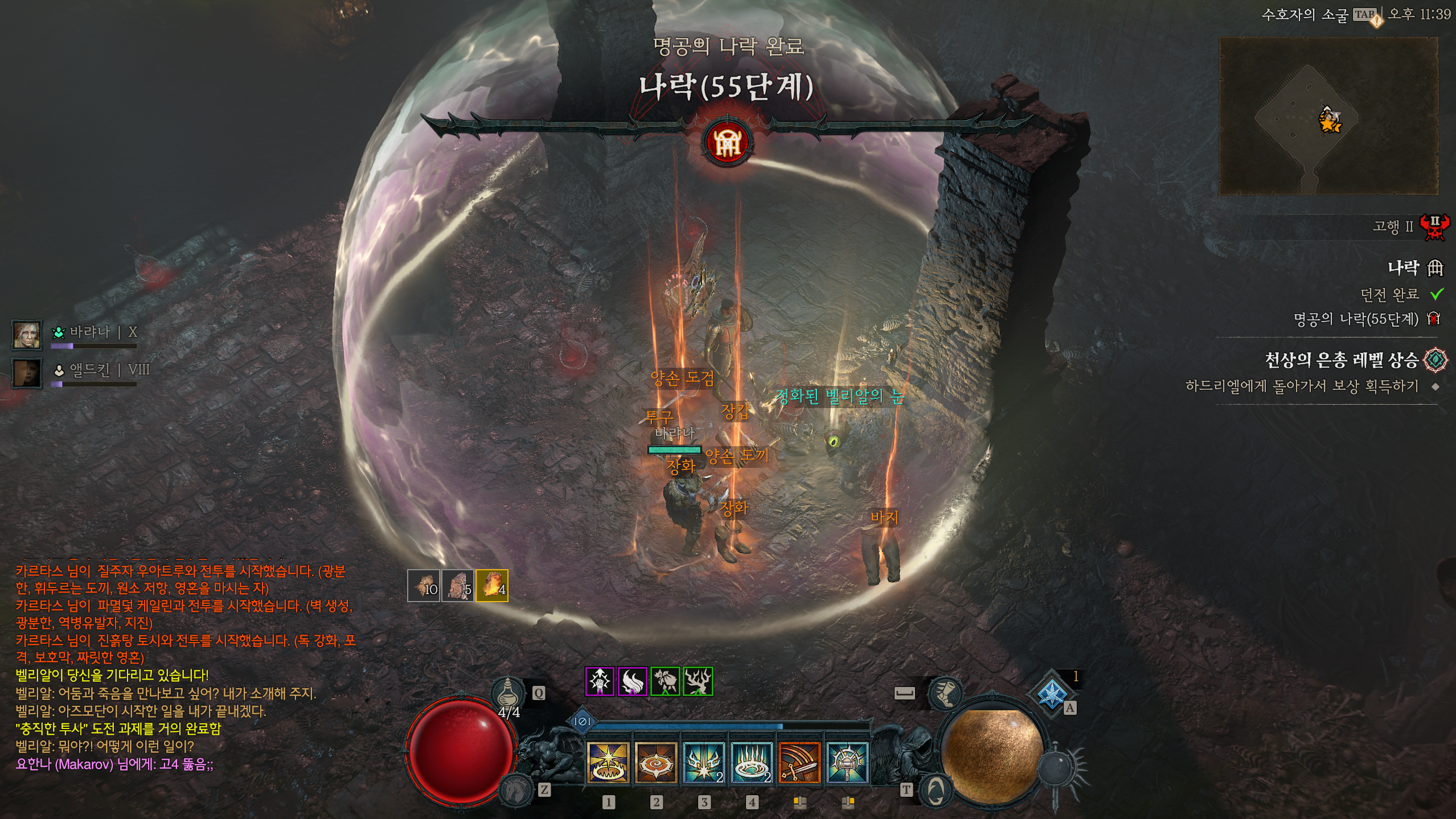Viewport: 1456px width, 819px height.
Task: Select the 나락 dungeon objective header
Action: pos(1403,267)
